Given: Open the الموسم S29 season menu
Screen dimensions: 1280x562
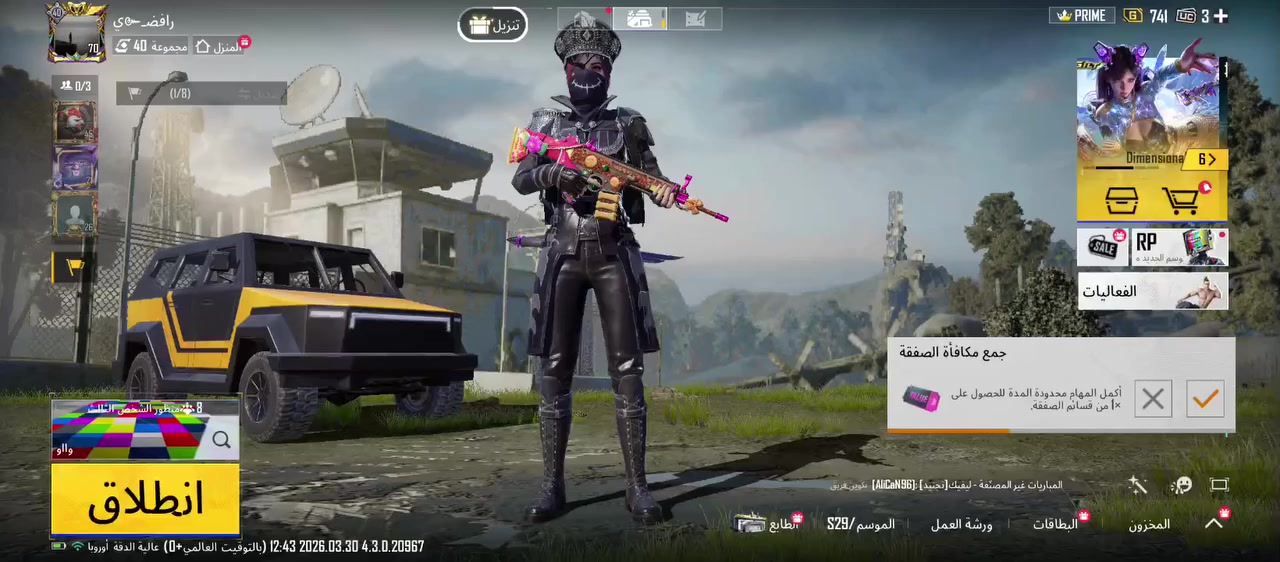Looking at the screenshot, I should [861, 524].
